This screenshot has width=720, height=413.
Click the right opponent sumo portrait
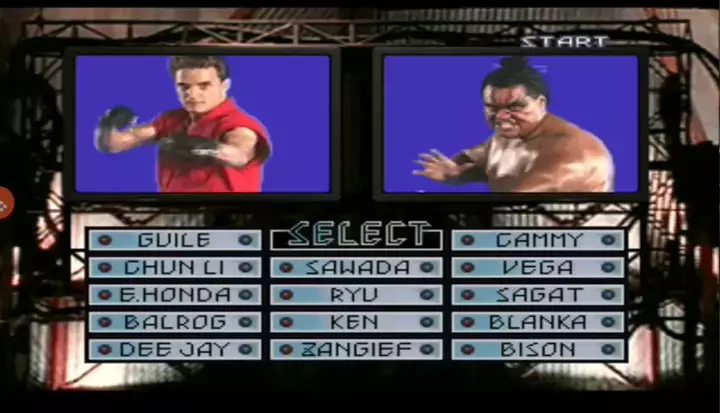[510, 123]
